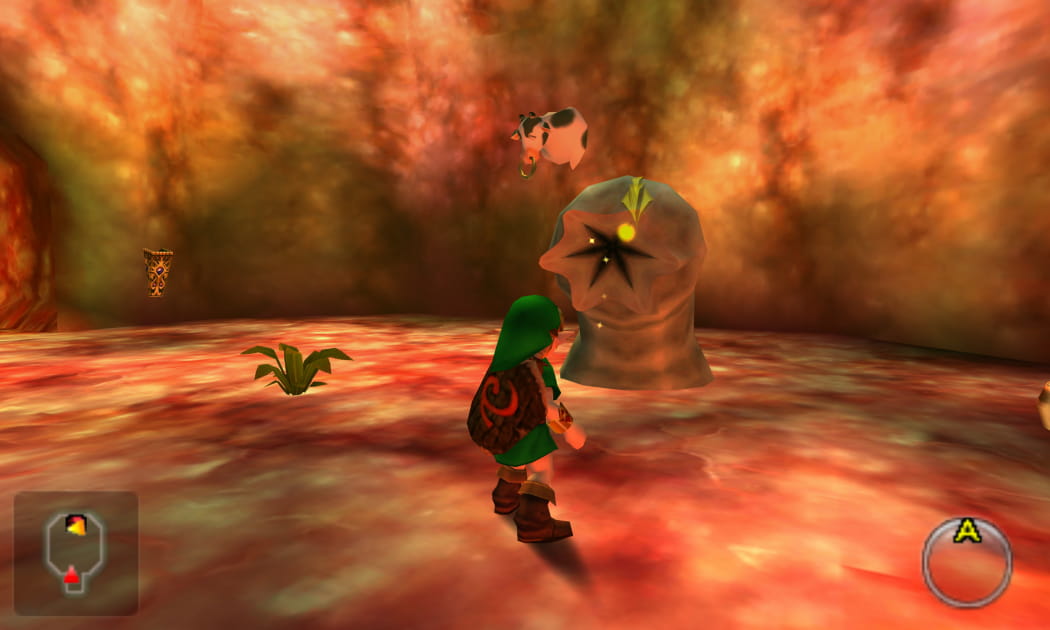Click the room minimap panel
The image size is (1050, 630).
coord(76,552)
